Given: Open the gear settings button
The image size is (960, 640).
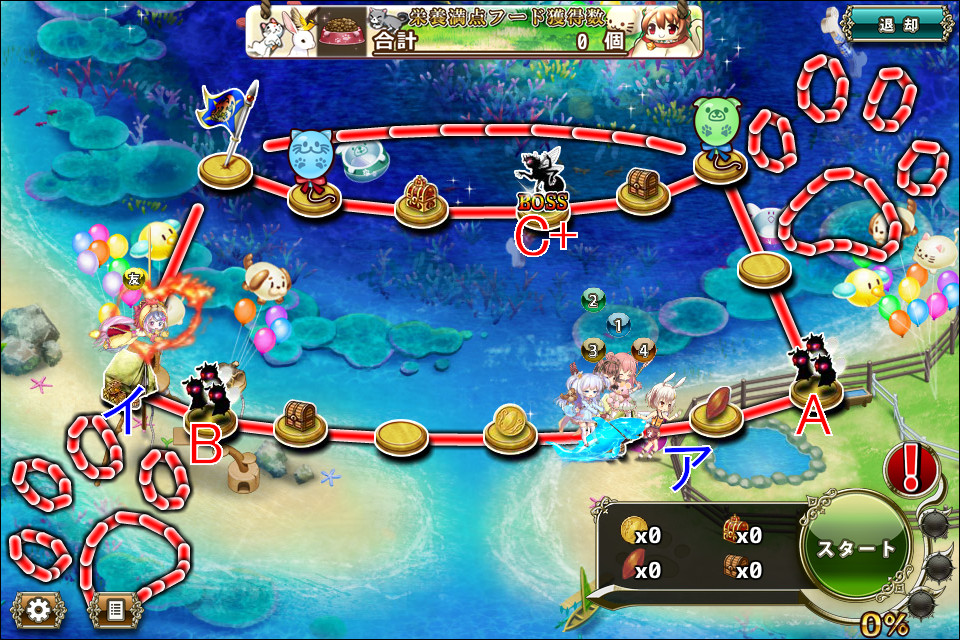Looking at the screenshot, I should 39,608.
